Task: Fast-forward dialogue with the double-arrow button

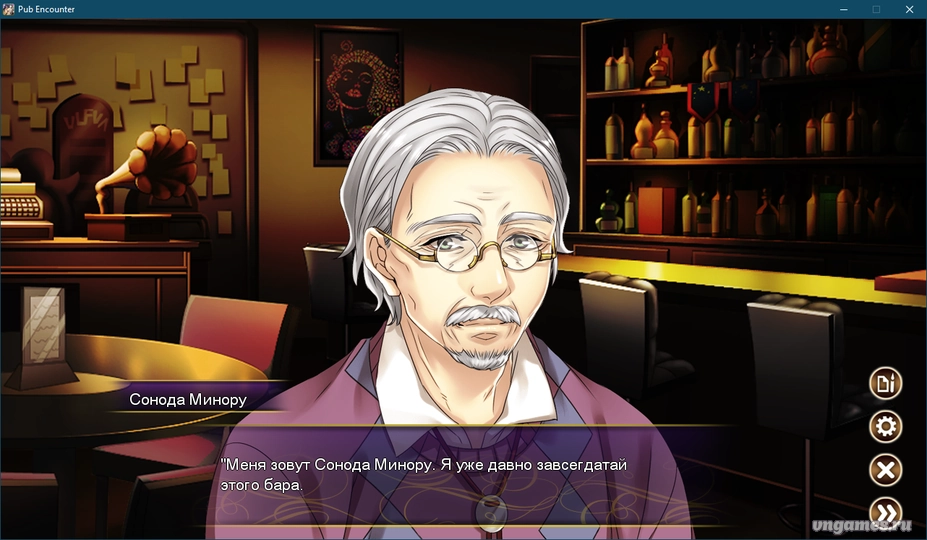Action: pos(885,513)
